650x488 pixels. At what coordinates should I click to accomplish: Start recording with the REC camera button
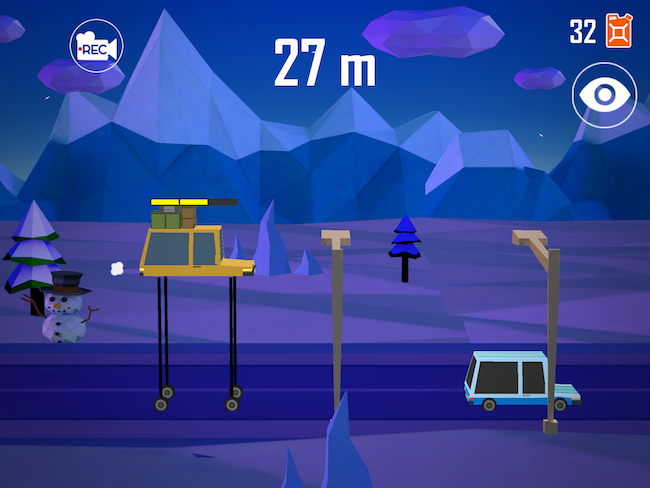pos(95,46)
